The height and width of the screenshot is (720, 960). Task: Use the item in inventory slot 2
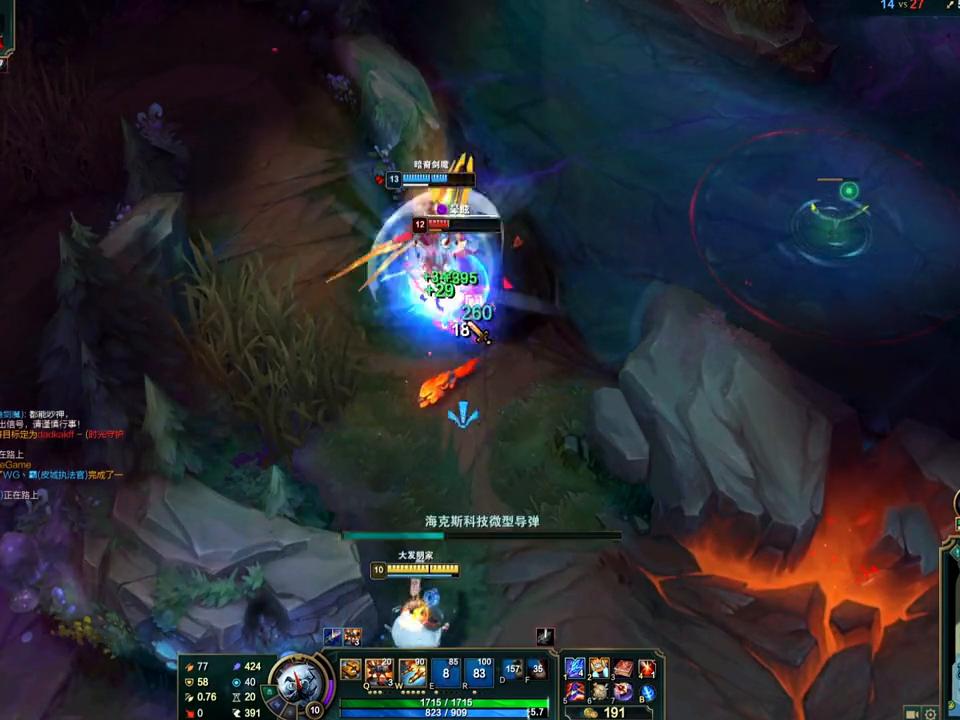pos(599,668)
